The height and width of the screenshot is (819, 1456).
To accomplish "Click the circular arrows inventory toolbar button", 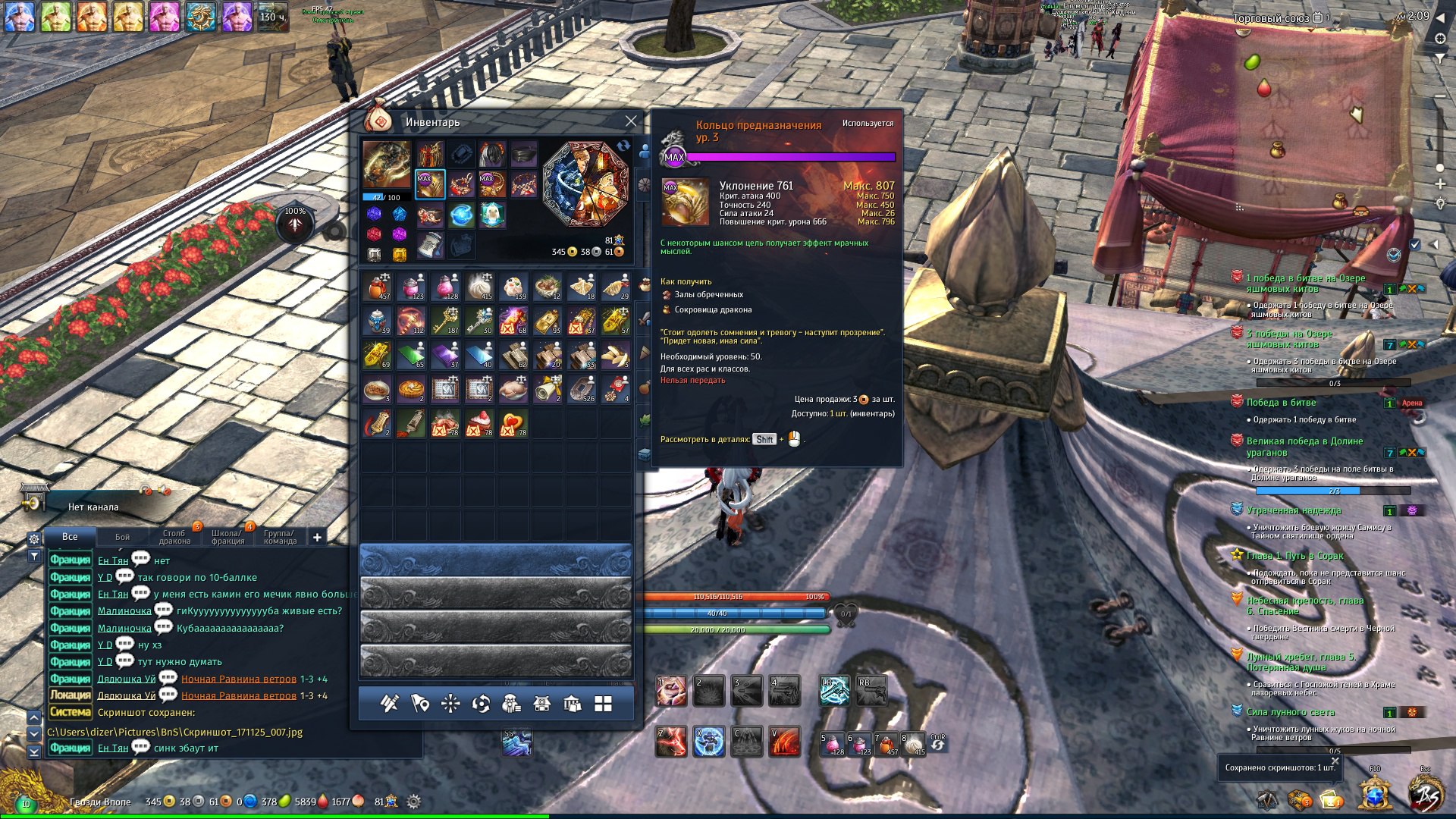I will (x=481, y=704).
